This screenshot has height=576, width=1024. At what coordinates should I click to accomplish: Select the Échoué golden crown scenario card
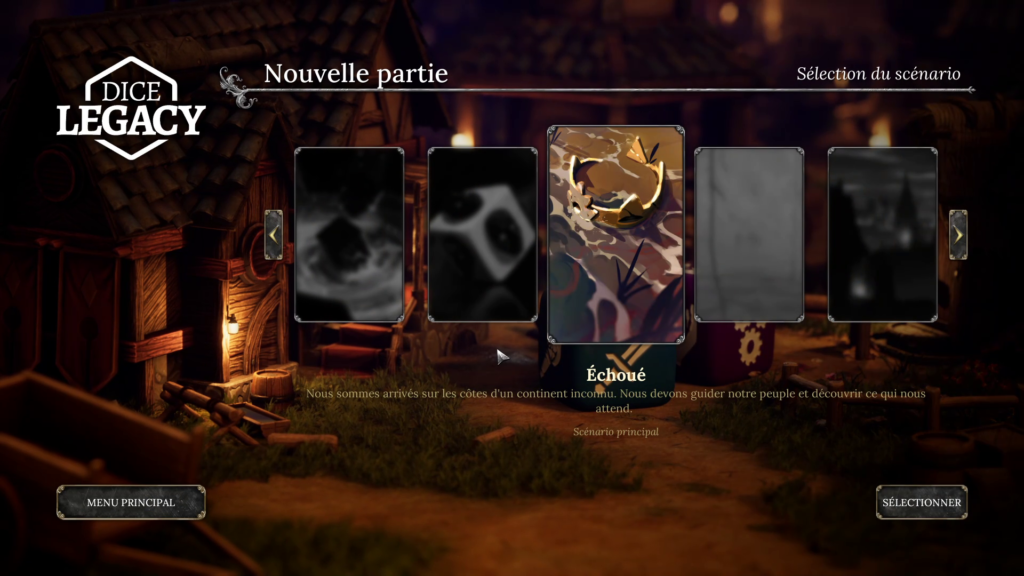click(x=615, y=235)
